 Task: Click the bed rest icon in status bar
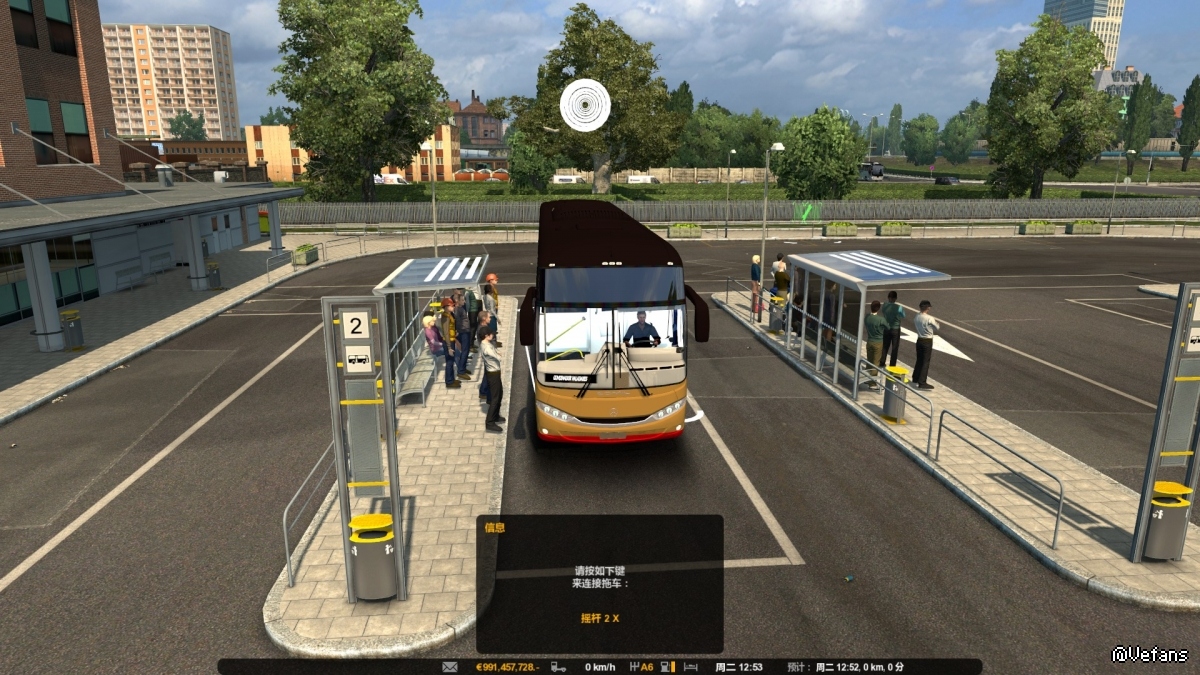691,667
